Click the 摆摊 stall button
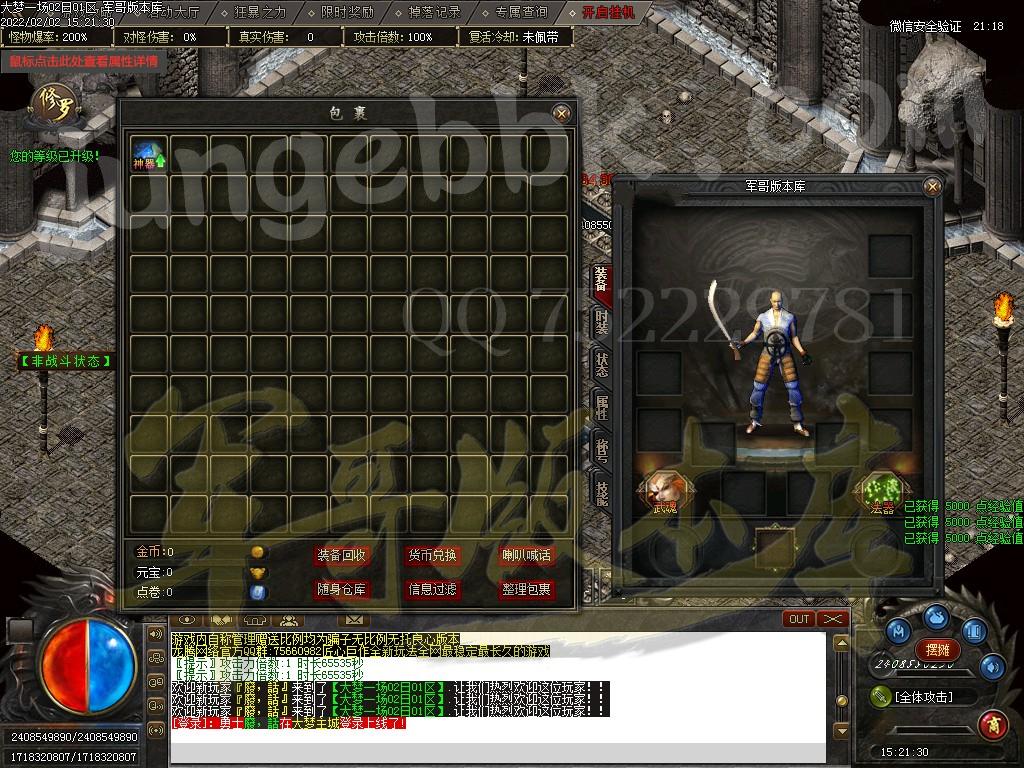 click(x=937, y=650)
